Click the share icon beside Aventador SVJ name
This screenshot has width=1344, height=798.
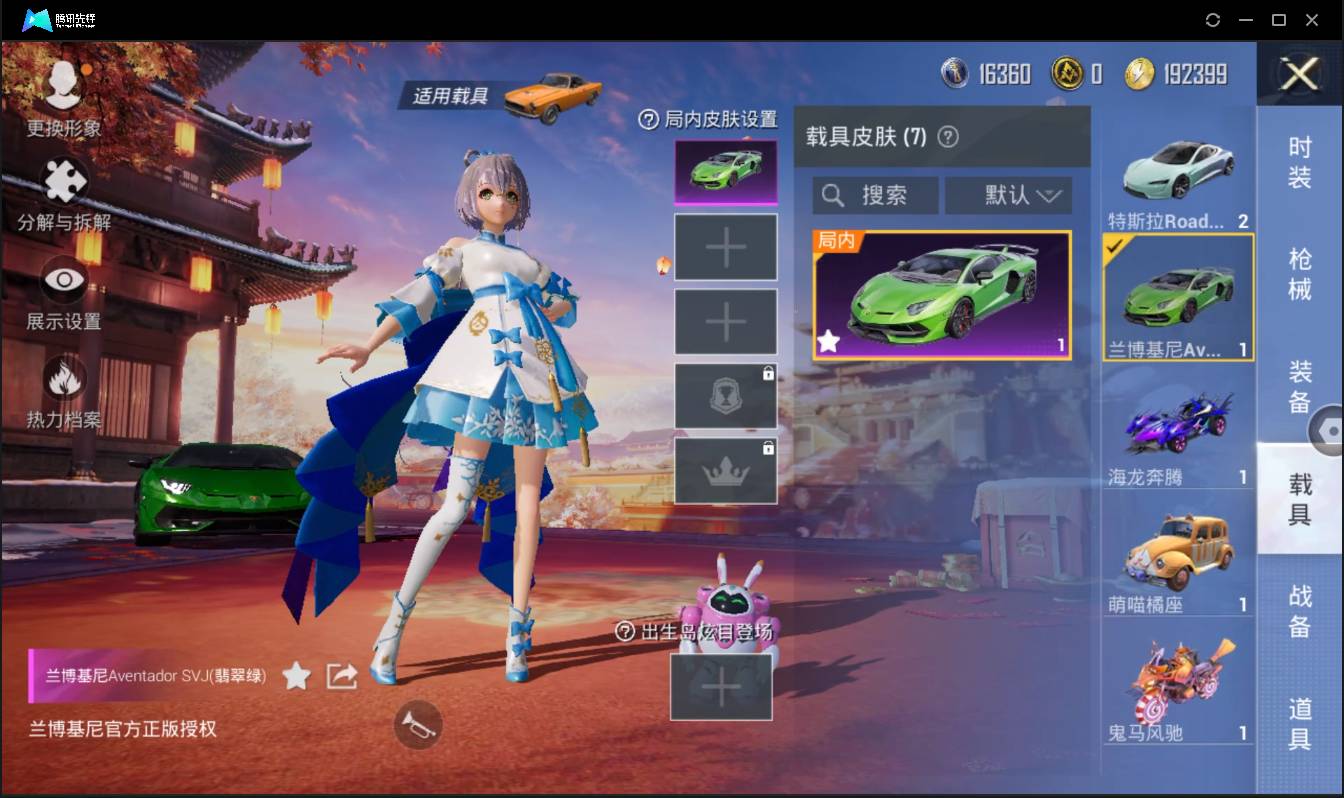(341, 675)
